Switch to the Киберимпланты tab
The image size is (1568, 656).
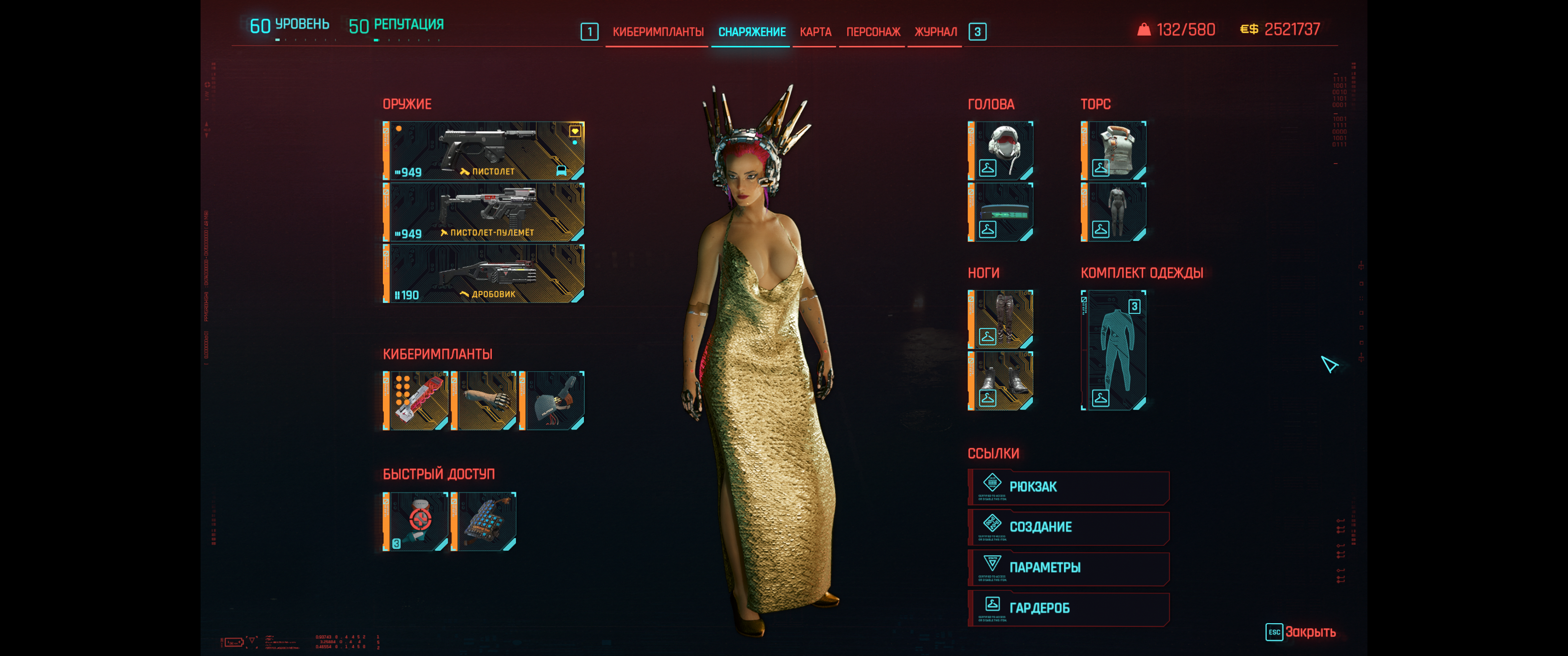pos(657,31)
